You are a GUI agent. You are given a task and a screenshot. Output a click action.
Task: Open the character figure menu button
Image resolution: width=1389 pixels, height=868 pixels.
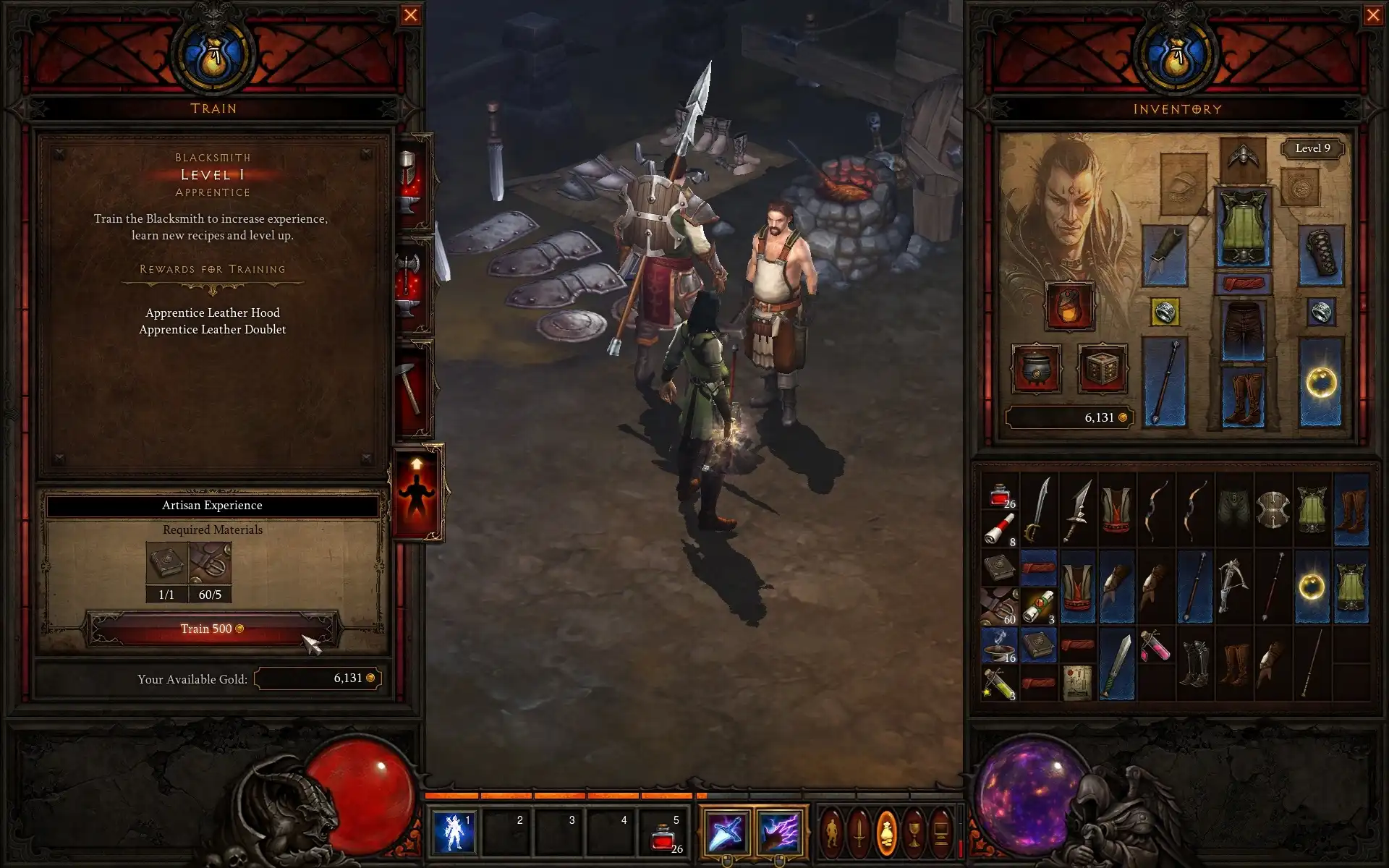pyautogui.click(x=832, y=833)
